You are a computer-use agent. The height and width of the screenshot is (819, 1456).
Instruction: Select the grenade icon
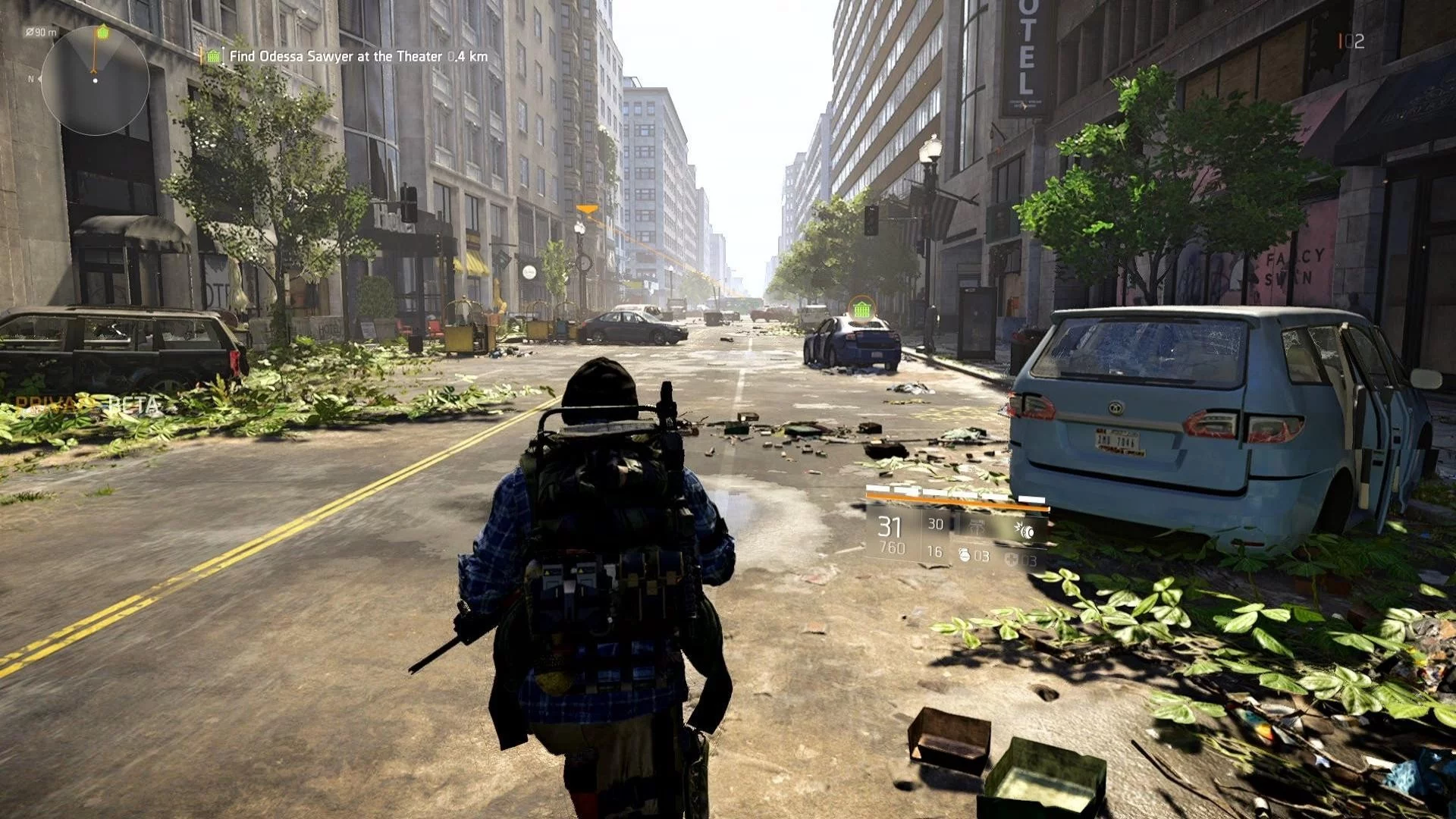point(965,556)
